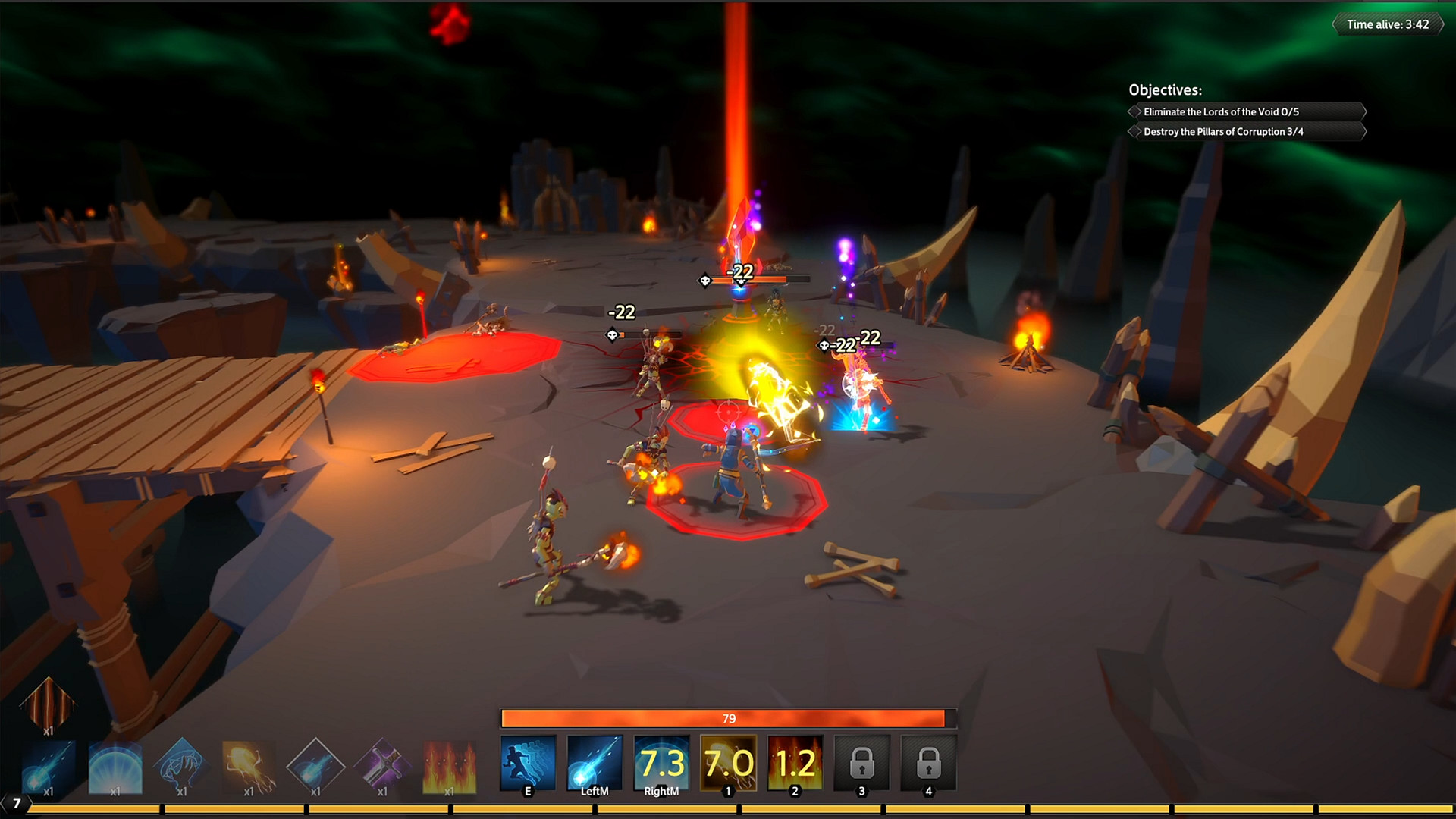Image resolution: width=1456 pixels, height=819 pixels.
Task: Trigger the fire wall ability in slot 2
Action: (x=793, y=762)
